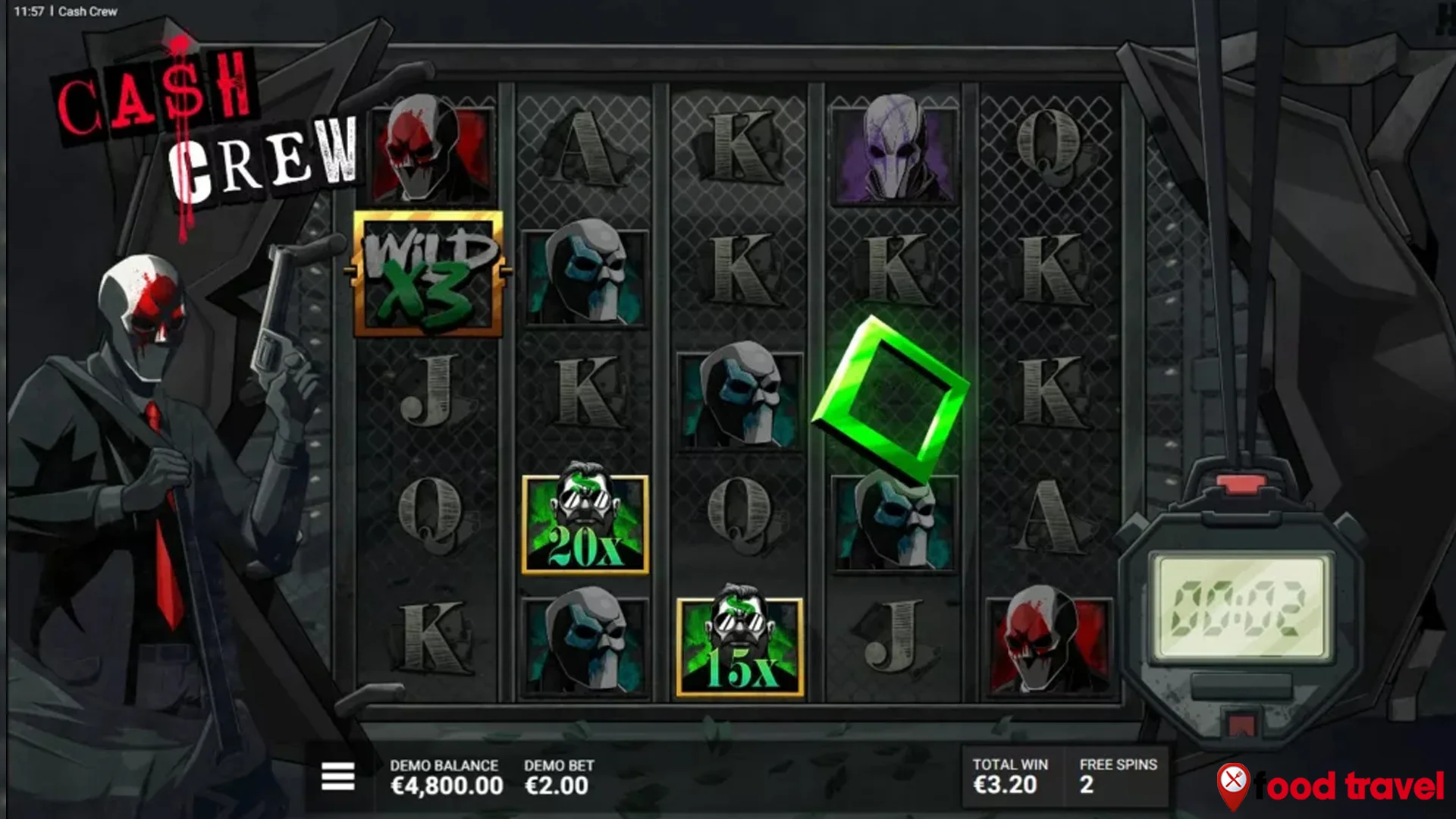
Task: Open the Demo Bet amount selector
Action: [558, 778]
